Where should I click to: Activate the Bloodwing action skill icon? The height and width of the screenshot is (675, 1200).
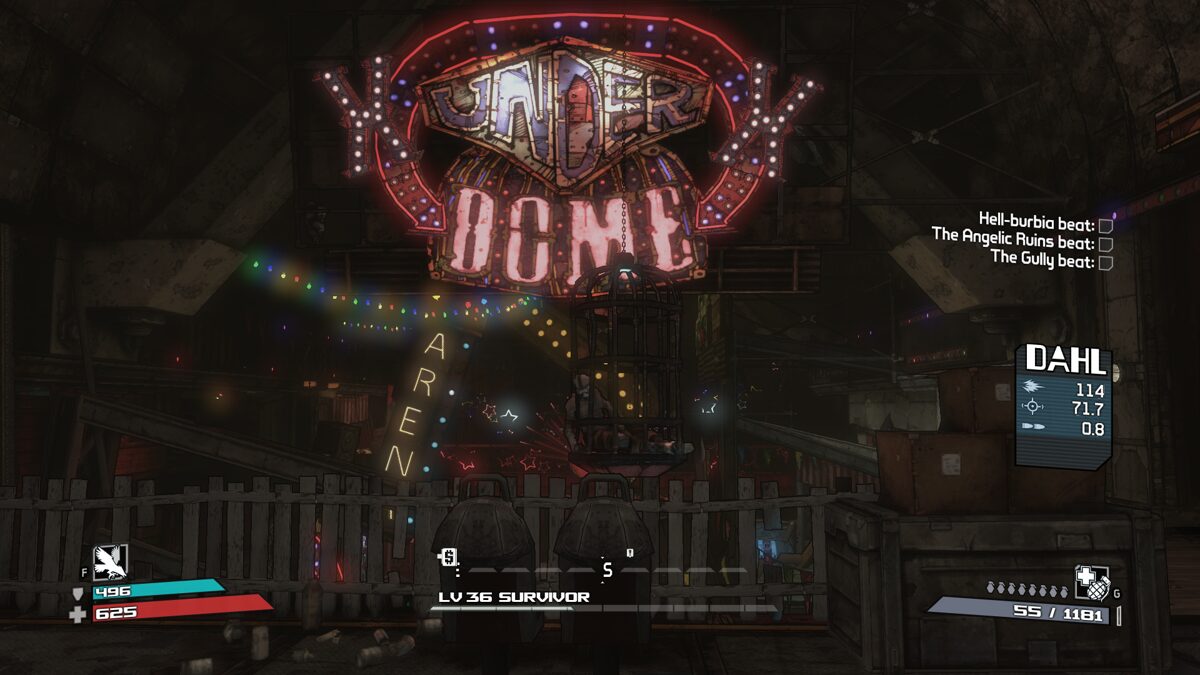tap(110, 562)
